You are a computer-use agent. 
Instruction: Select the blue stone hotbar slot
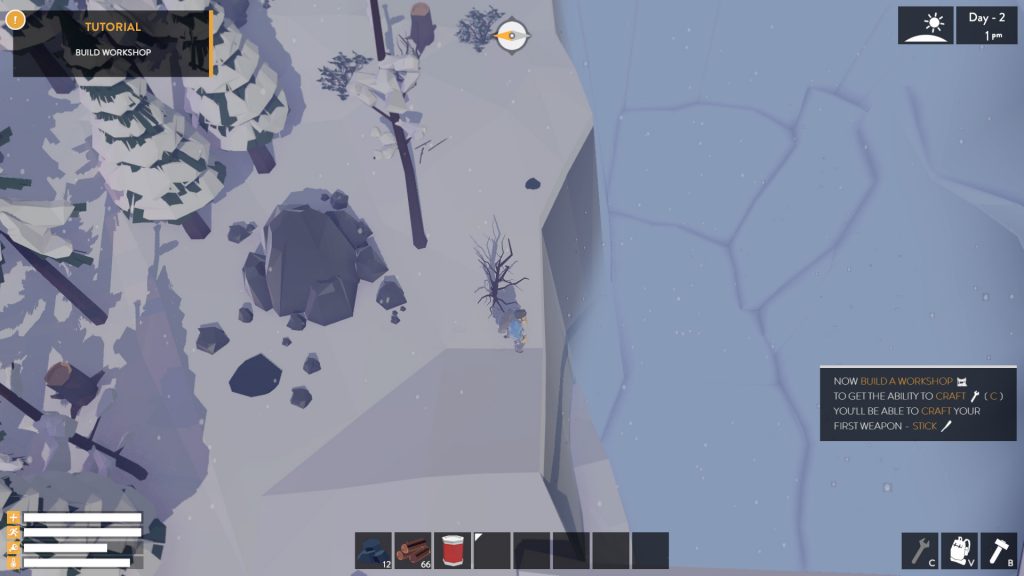(373, 551)
